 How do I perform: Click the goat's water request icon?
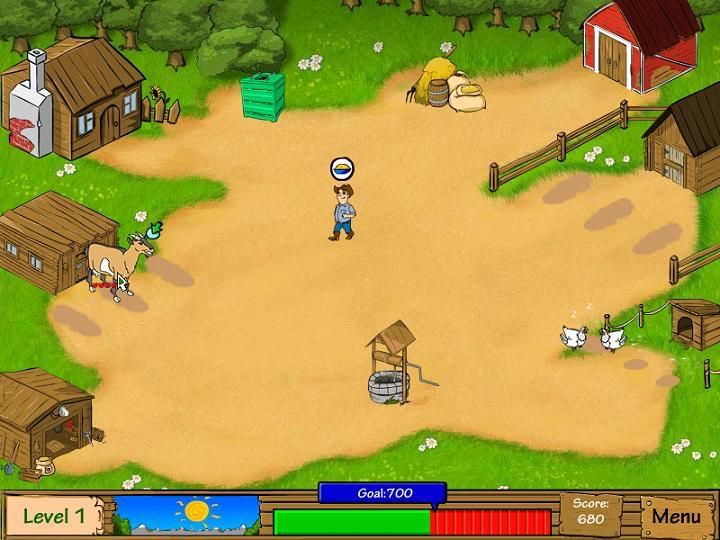point(153,231)
